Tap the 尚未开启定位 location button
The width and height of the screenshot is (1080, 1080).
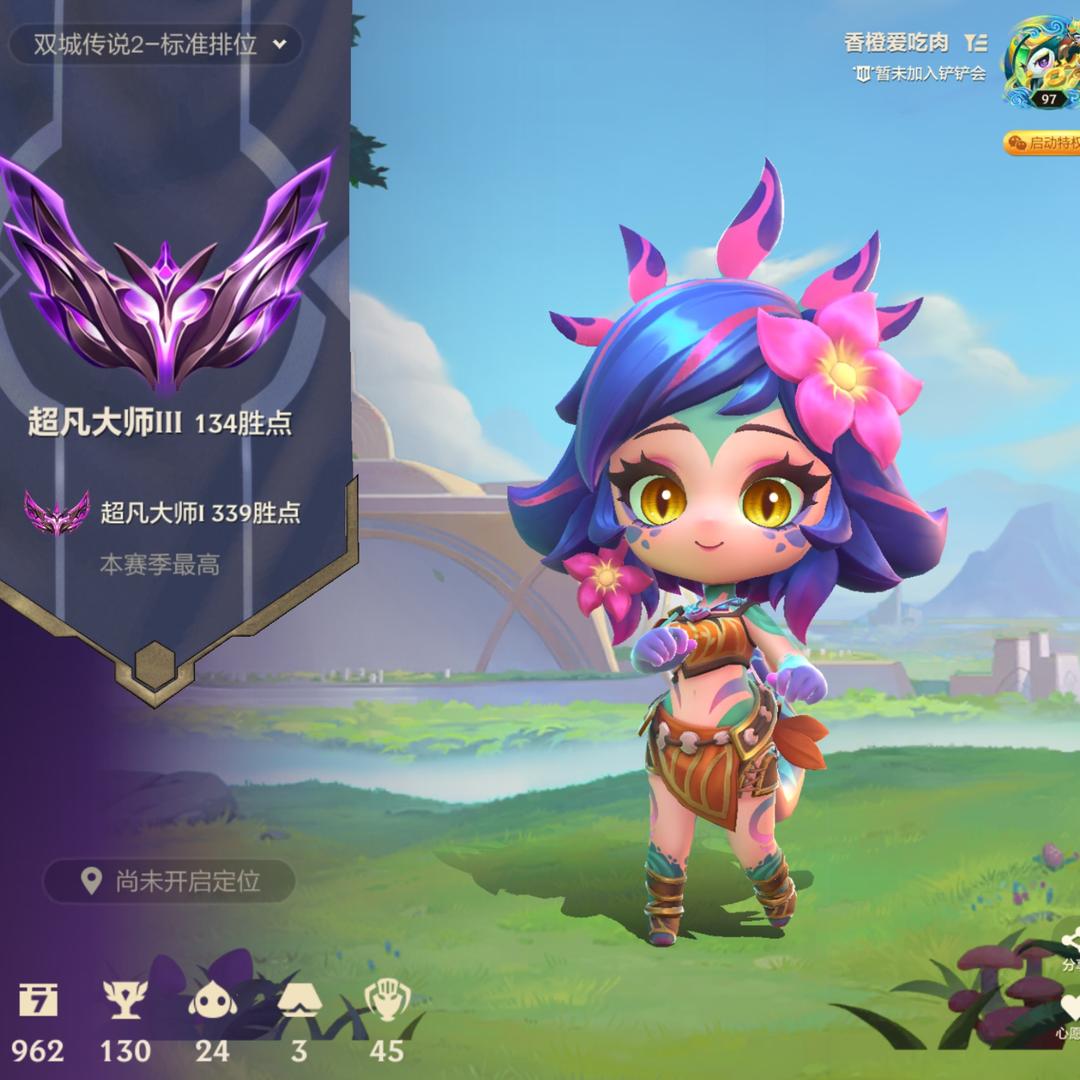click(x=170, y=881)
